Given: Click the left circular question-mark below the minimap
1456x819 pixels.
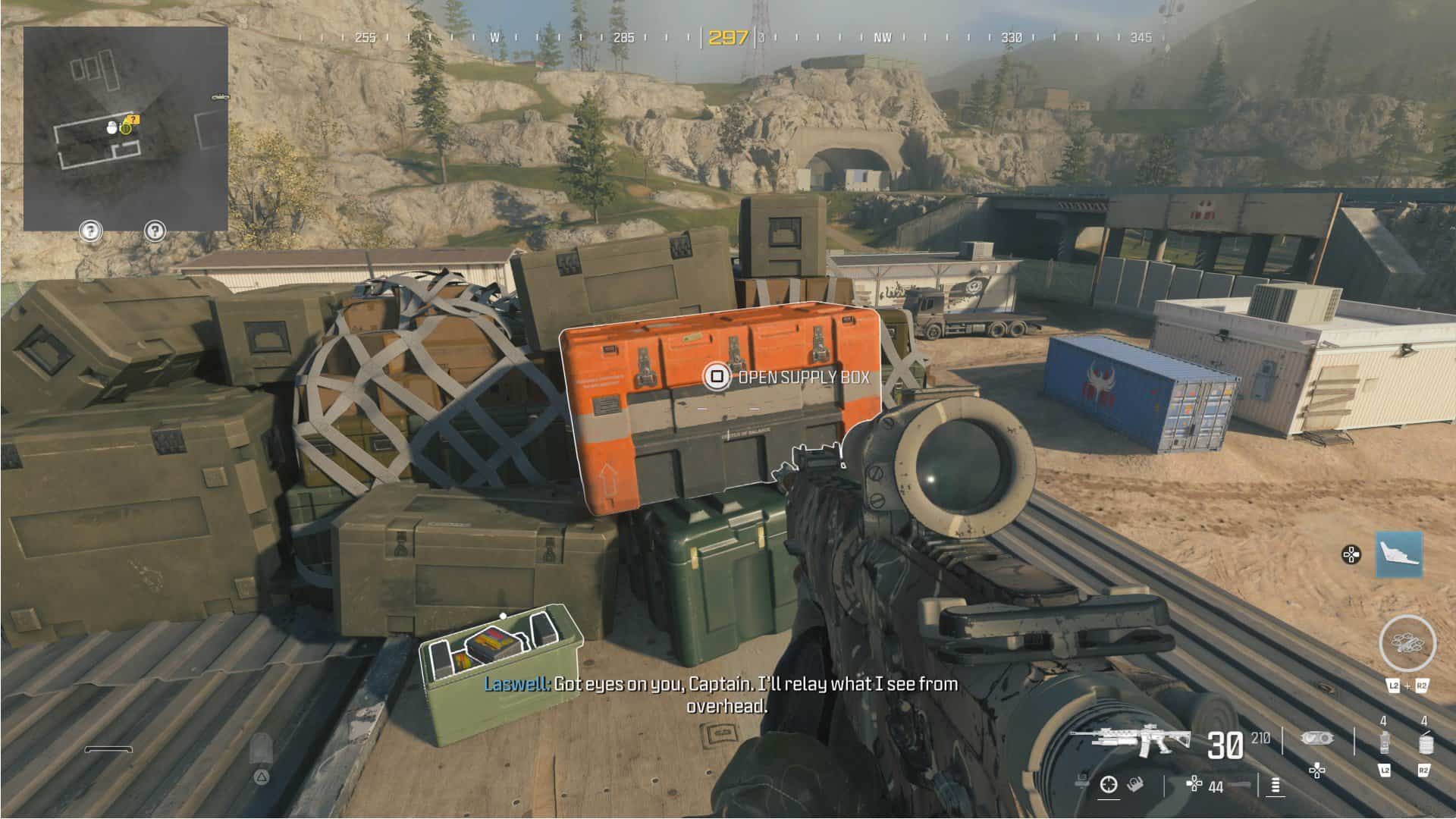Looking at the screenshot, I should tap(90, 231).
